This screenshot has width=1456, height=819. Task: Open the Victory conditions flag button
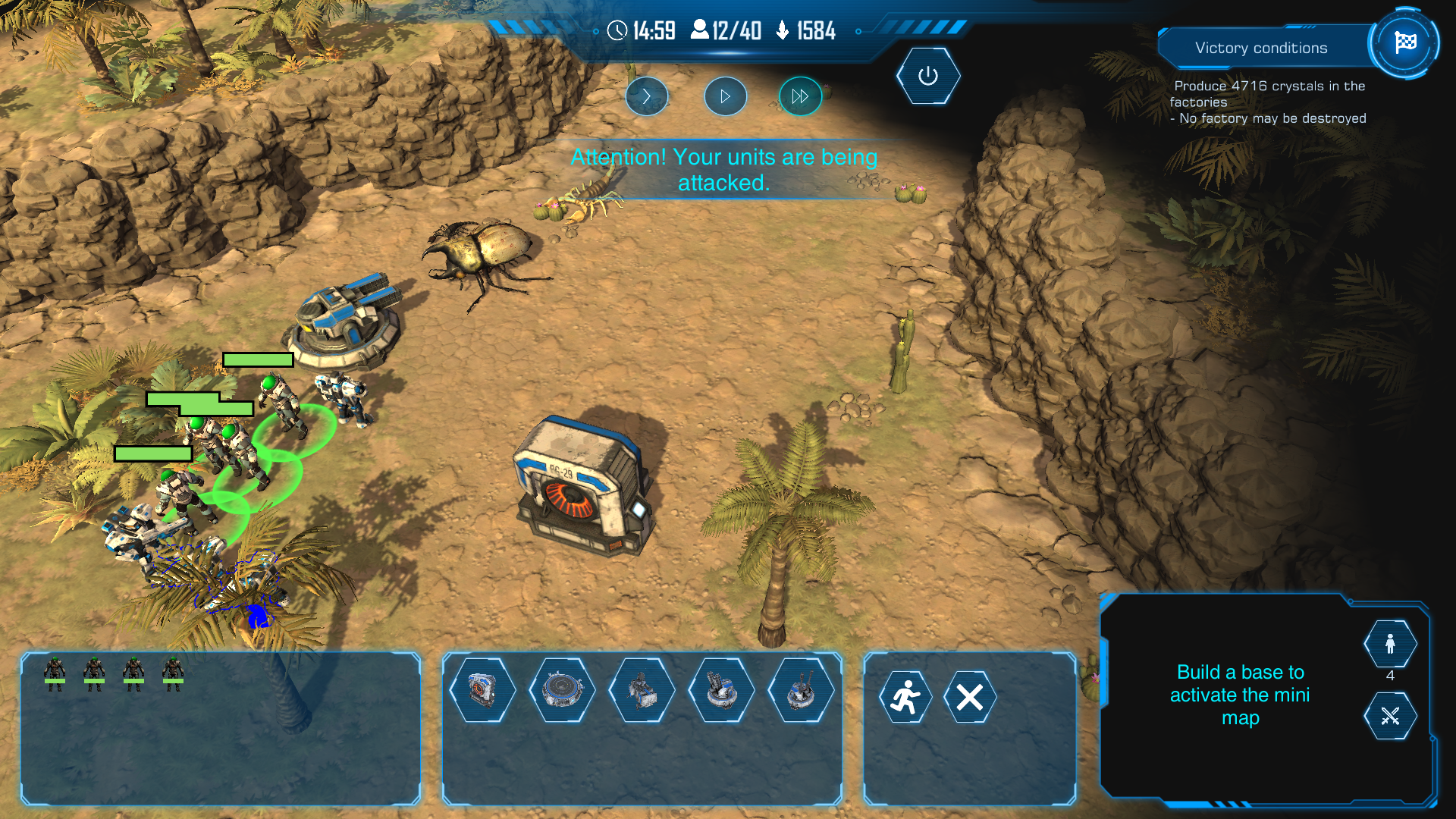(x=1404, y=43)
